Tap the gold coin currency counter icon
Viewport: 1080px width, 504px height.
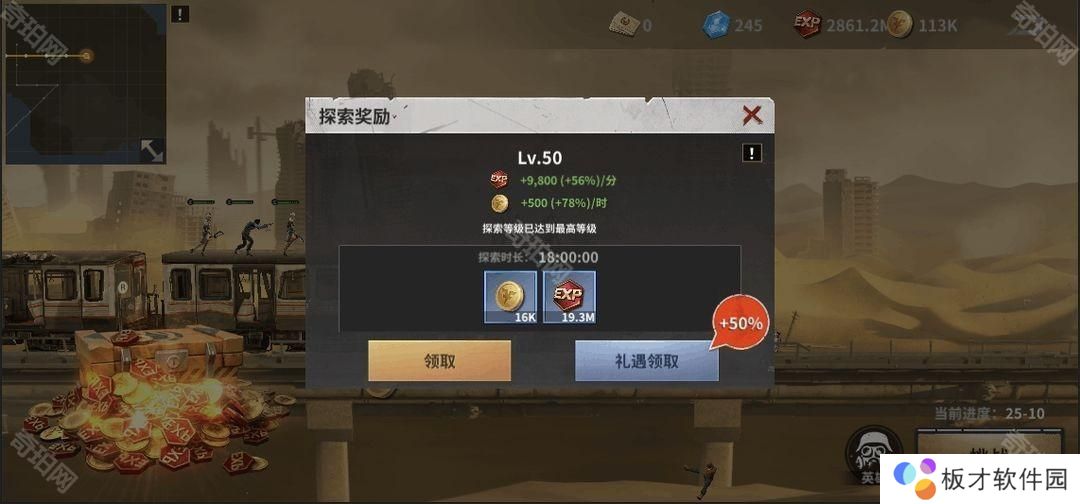899,24
